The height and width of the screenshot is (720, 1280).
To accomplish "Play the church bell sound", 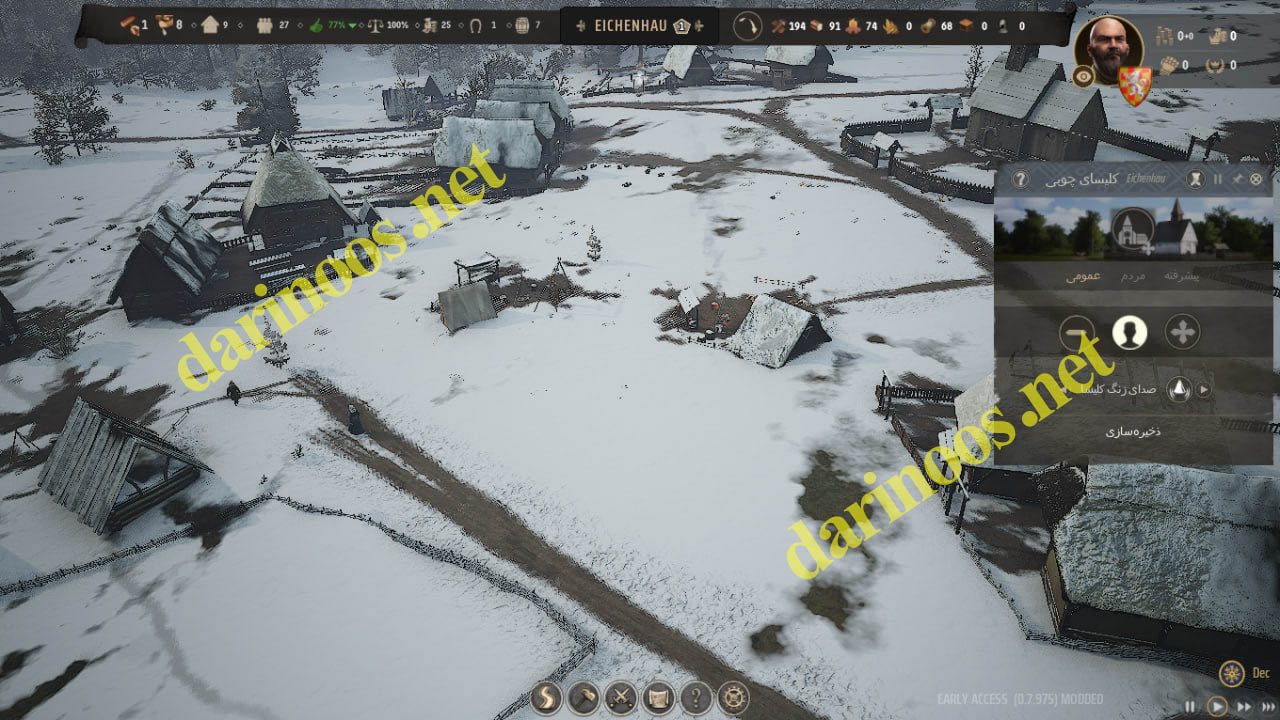I will pyautogui.click(x=1204, y=390).
